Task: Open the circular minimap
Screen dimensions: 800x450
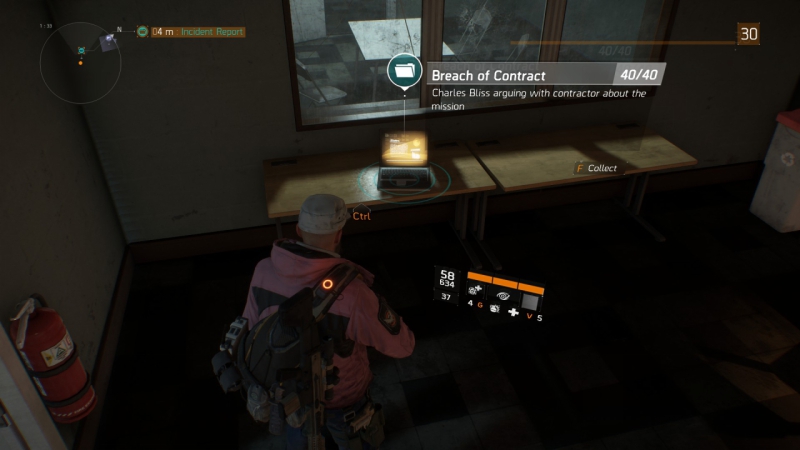Action: [80, 57]
